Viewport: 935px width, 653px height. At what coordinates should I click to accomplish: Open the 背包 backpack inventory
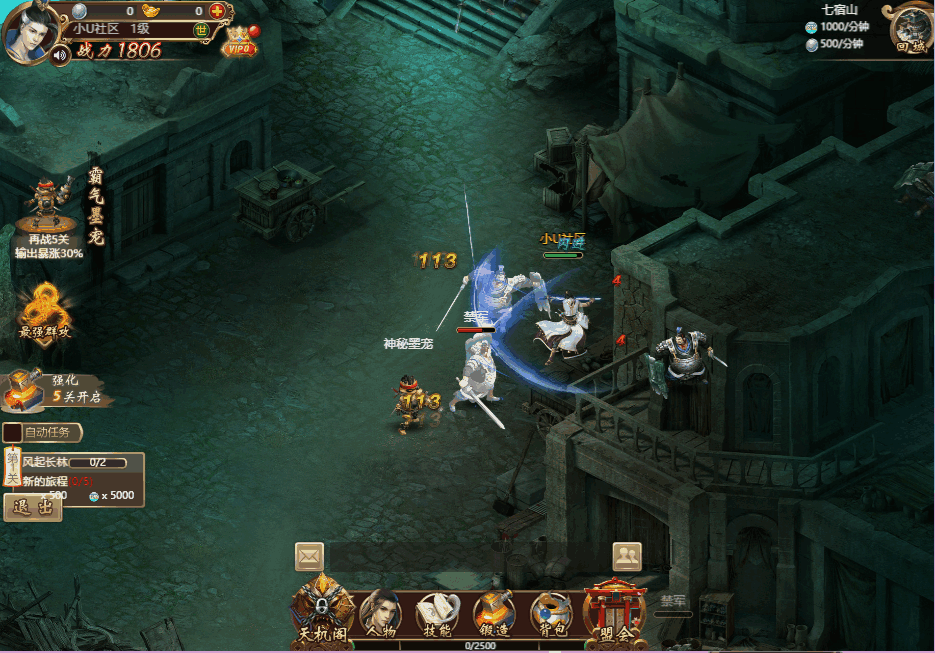551,612
